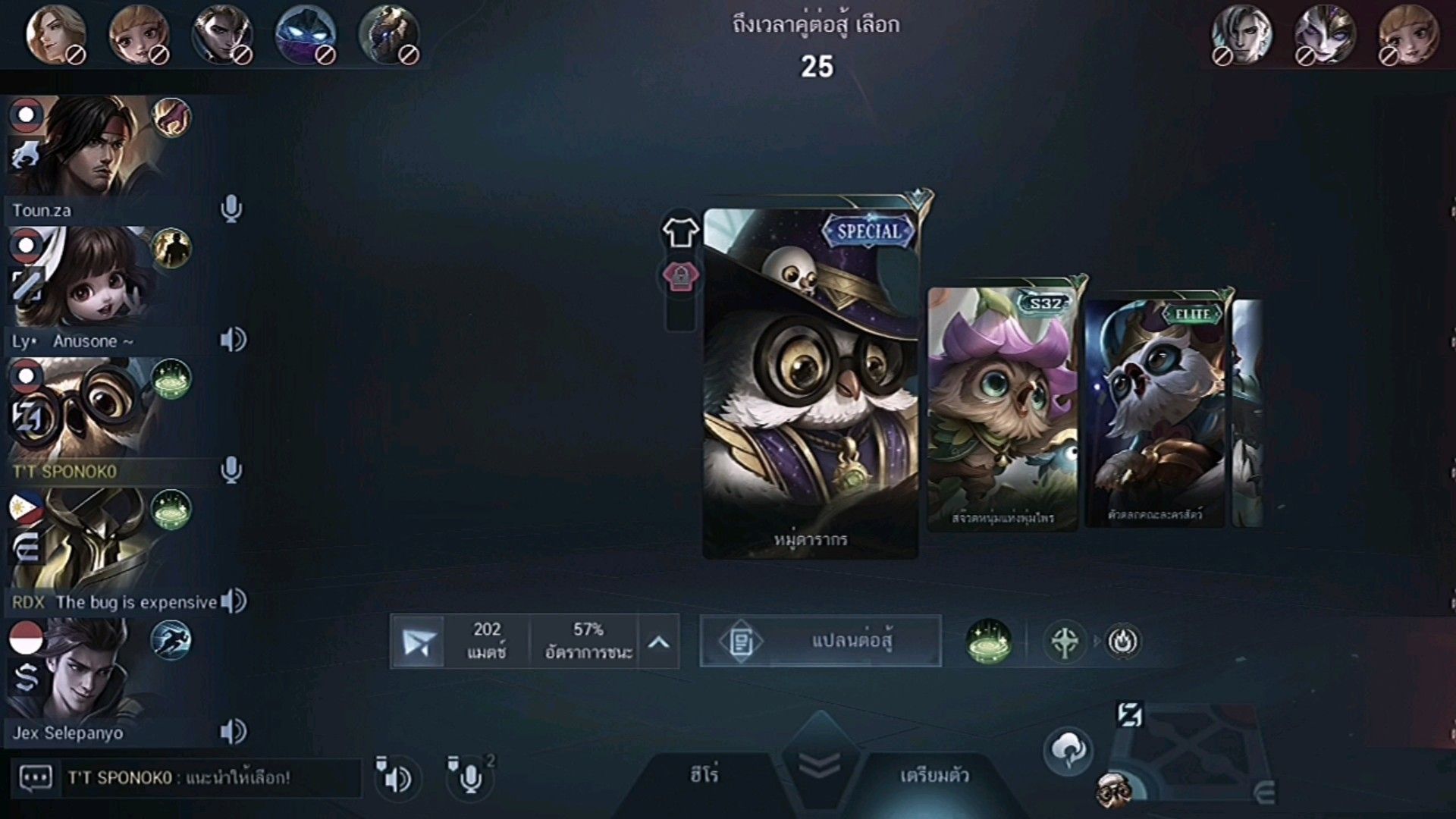Screen dimensions: 1456x819
Task: Open the rune arcana cross icon
Action: click(1064, 642)
